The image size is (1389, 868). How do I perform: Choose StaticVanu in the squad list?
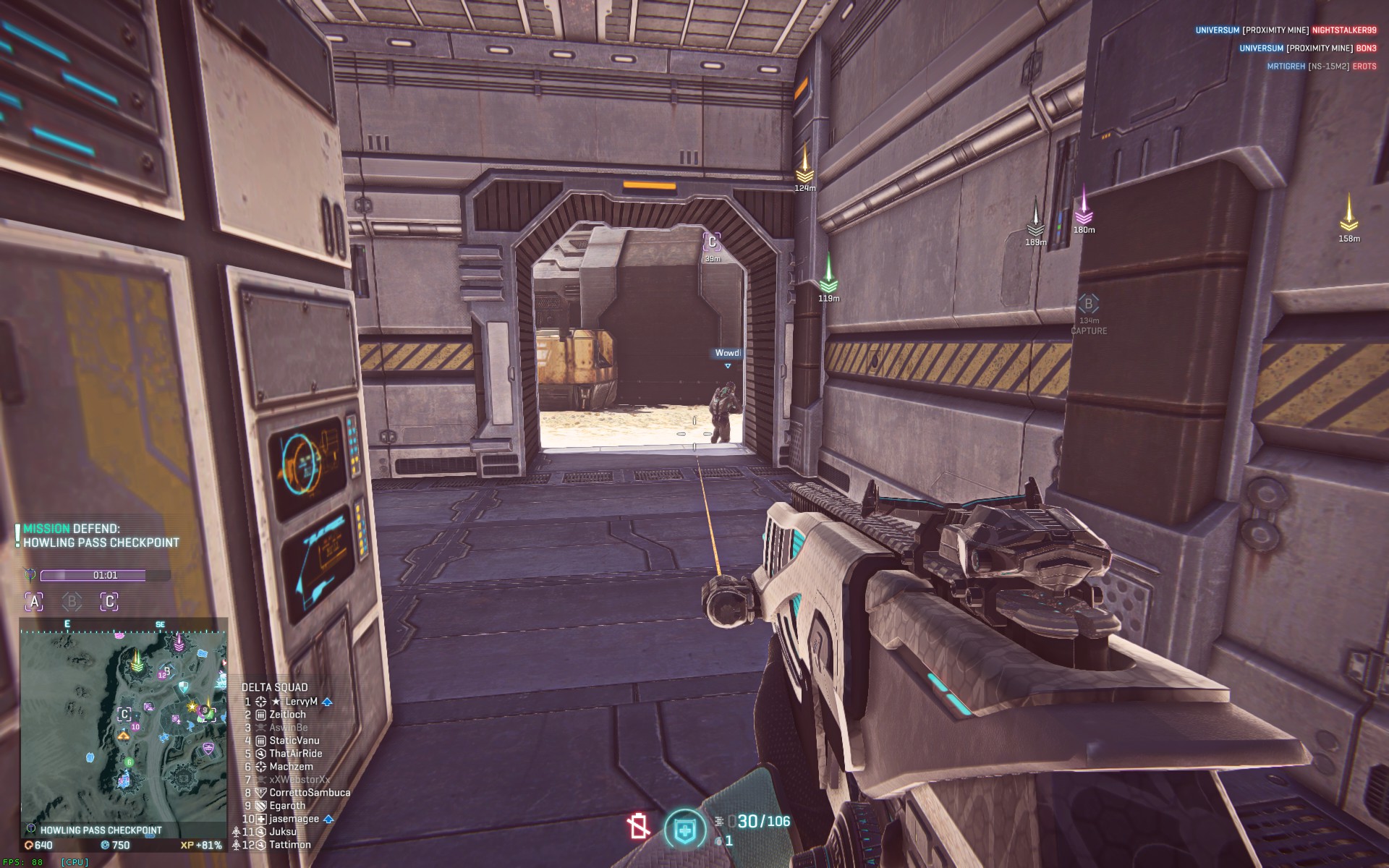click(x=294, y=741)
